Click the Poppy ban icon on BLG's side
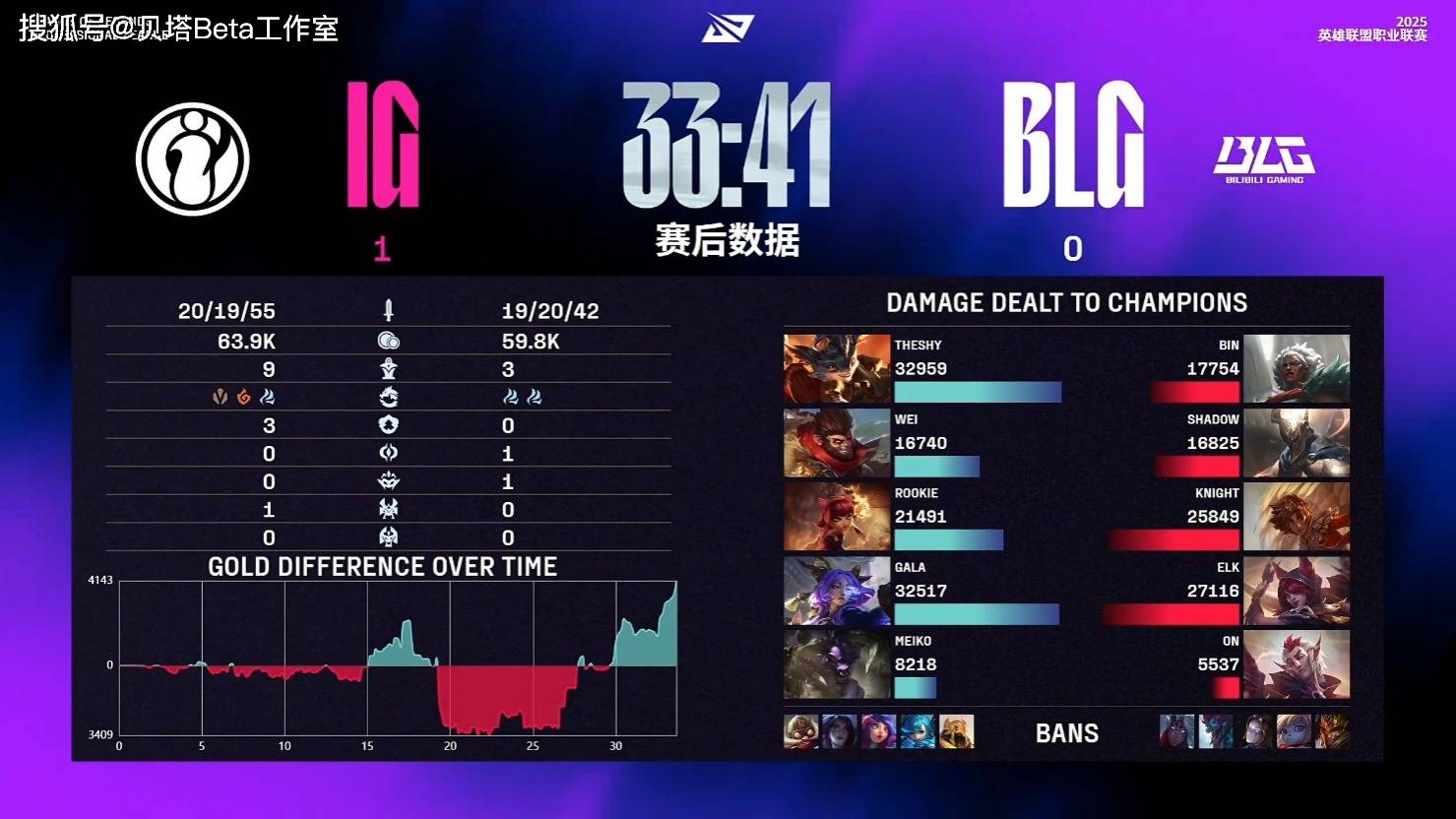Screen dimensions: 1456x819 tap(1293, 731)
